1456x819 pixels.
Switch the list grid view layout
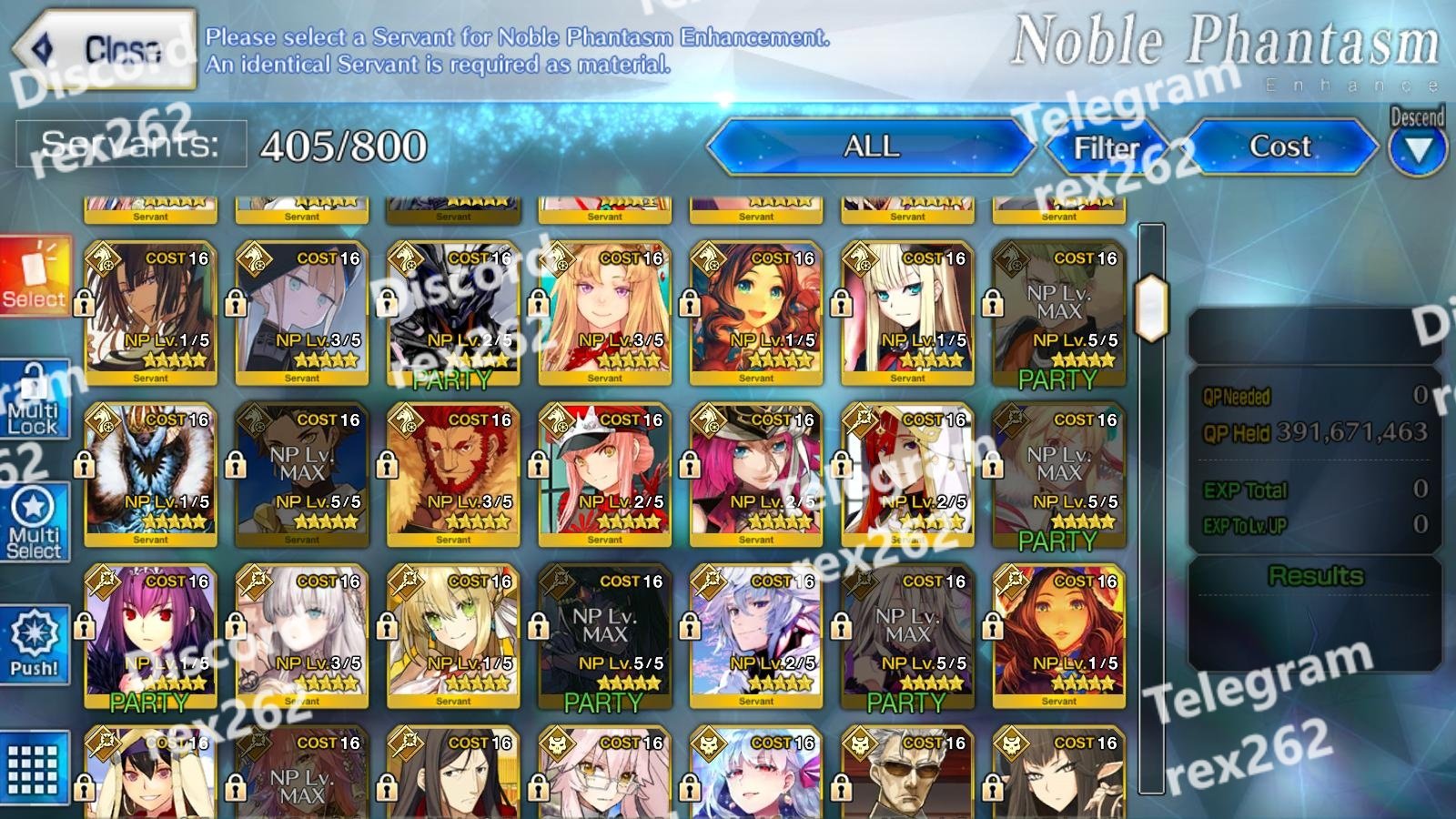tap(34, 767)
